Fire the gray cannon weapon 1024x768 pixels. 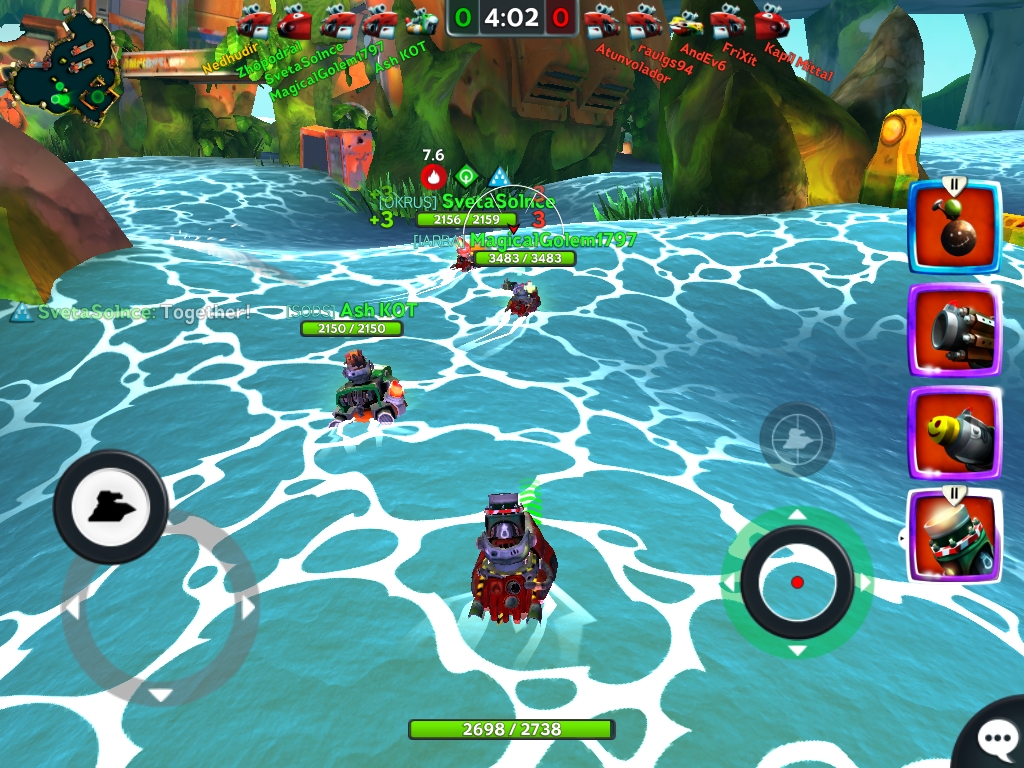[954, 331]
